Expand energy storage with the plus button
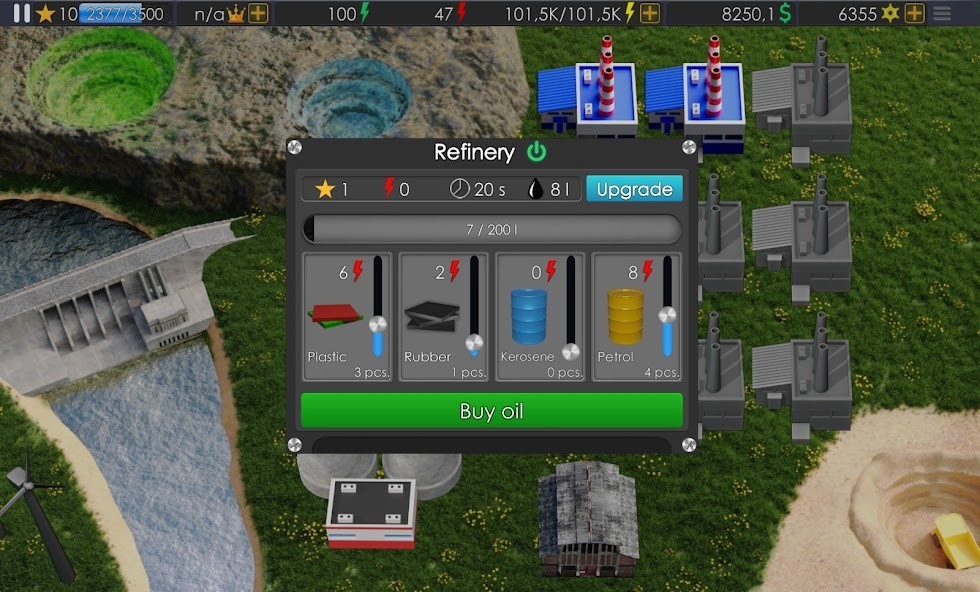The image size is (980, 592). [x=649, y=14]
